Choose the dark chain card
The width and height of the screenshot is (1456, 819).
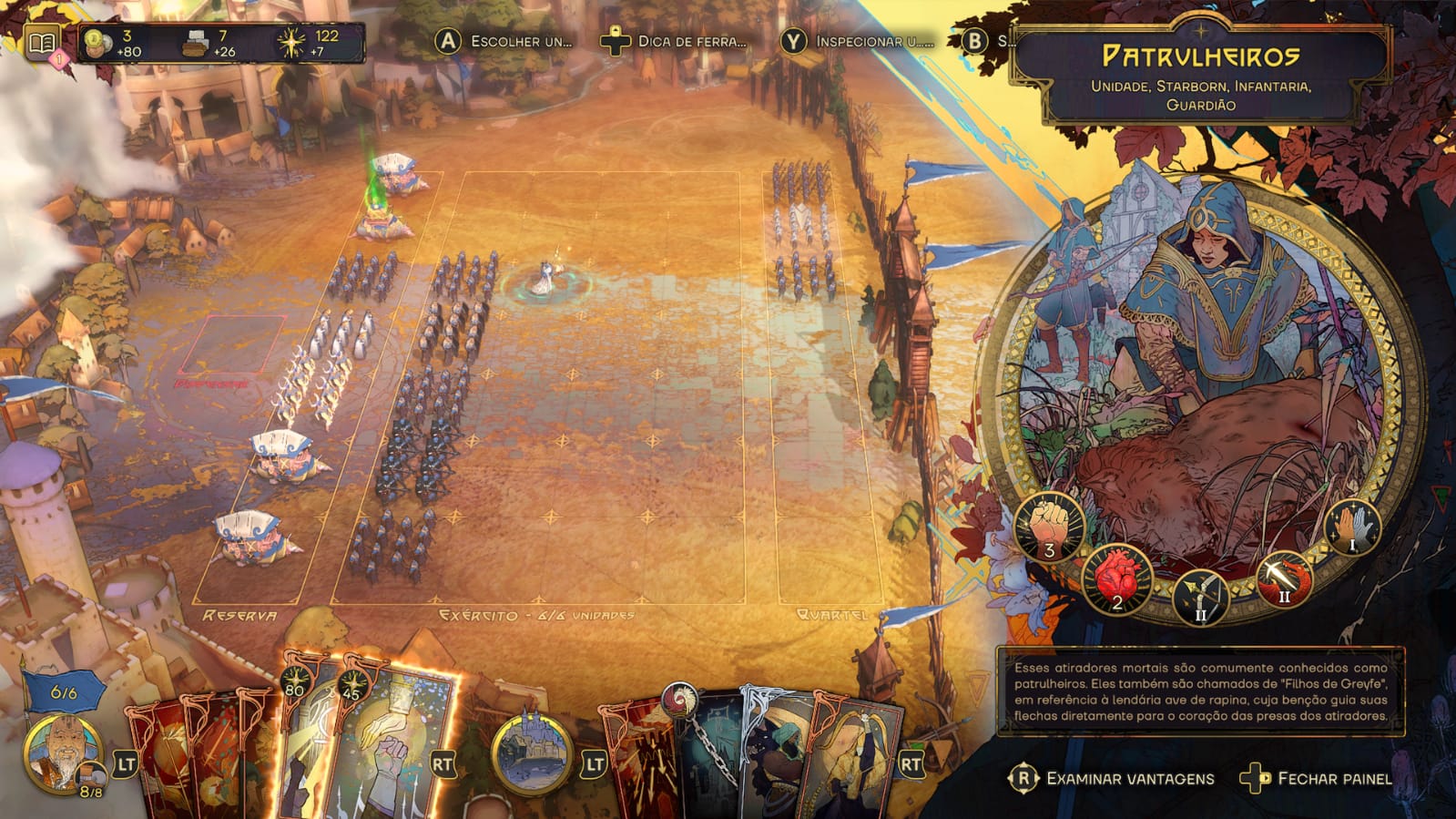[x=710, y=756]
